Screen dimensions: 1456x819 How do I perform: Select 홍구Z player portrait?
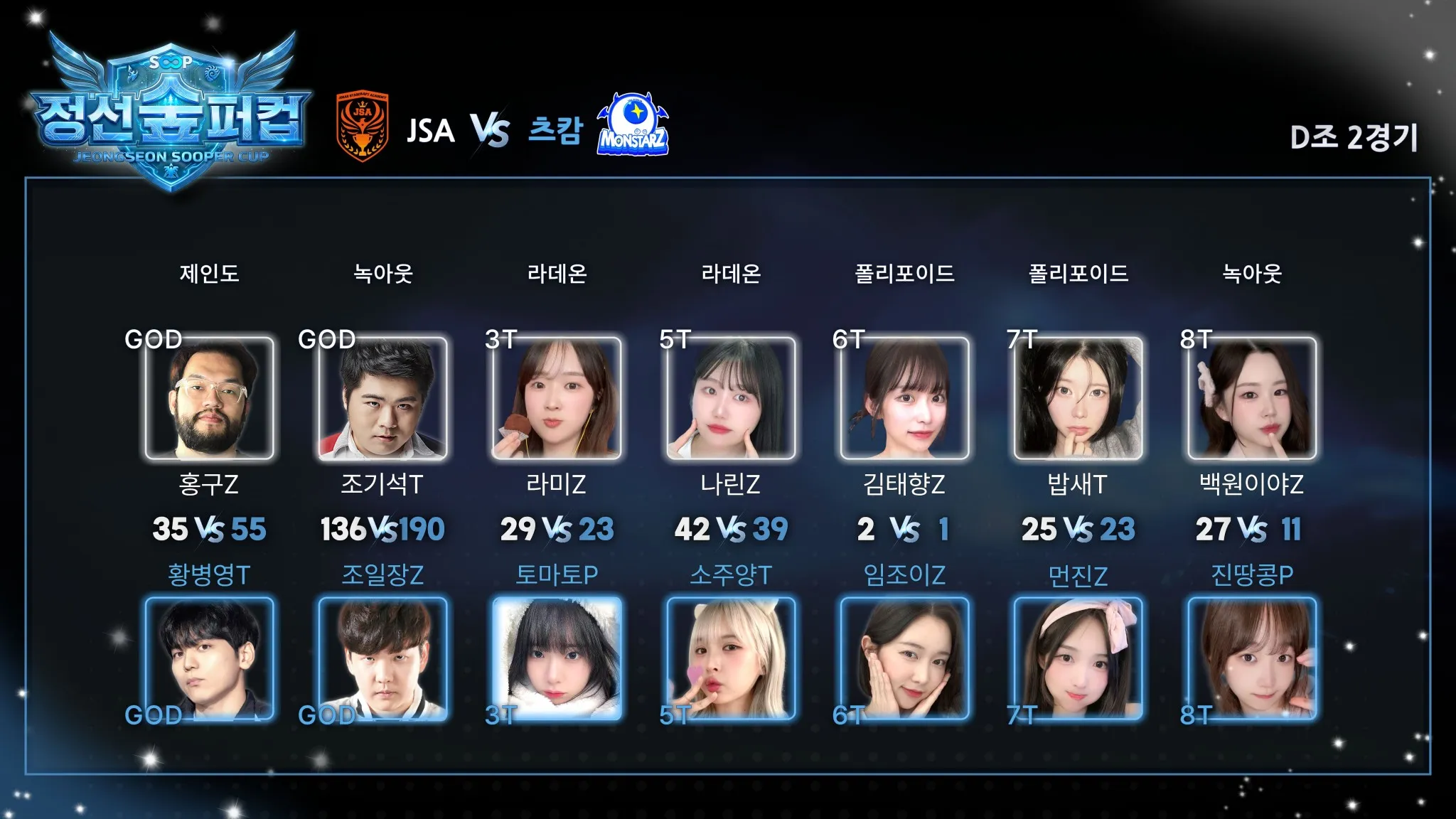[x=209, y=398]
